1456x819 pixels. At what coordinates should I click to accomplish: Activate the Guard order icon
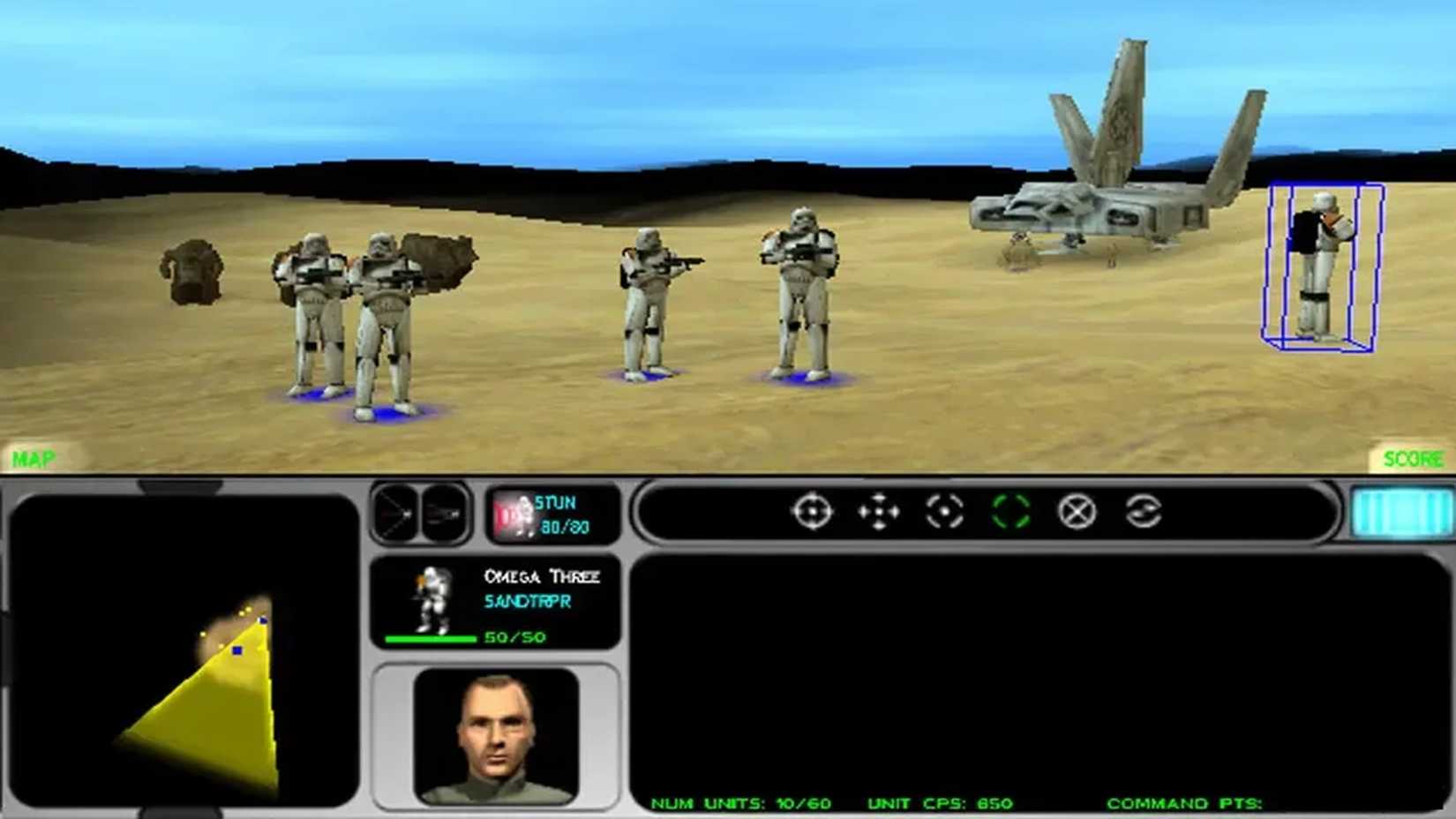944,512
